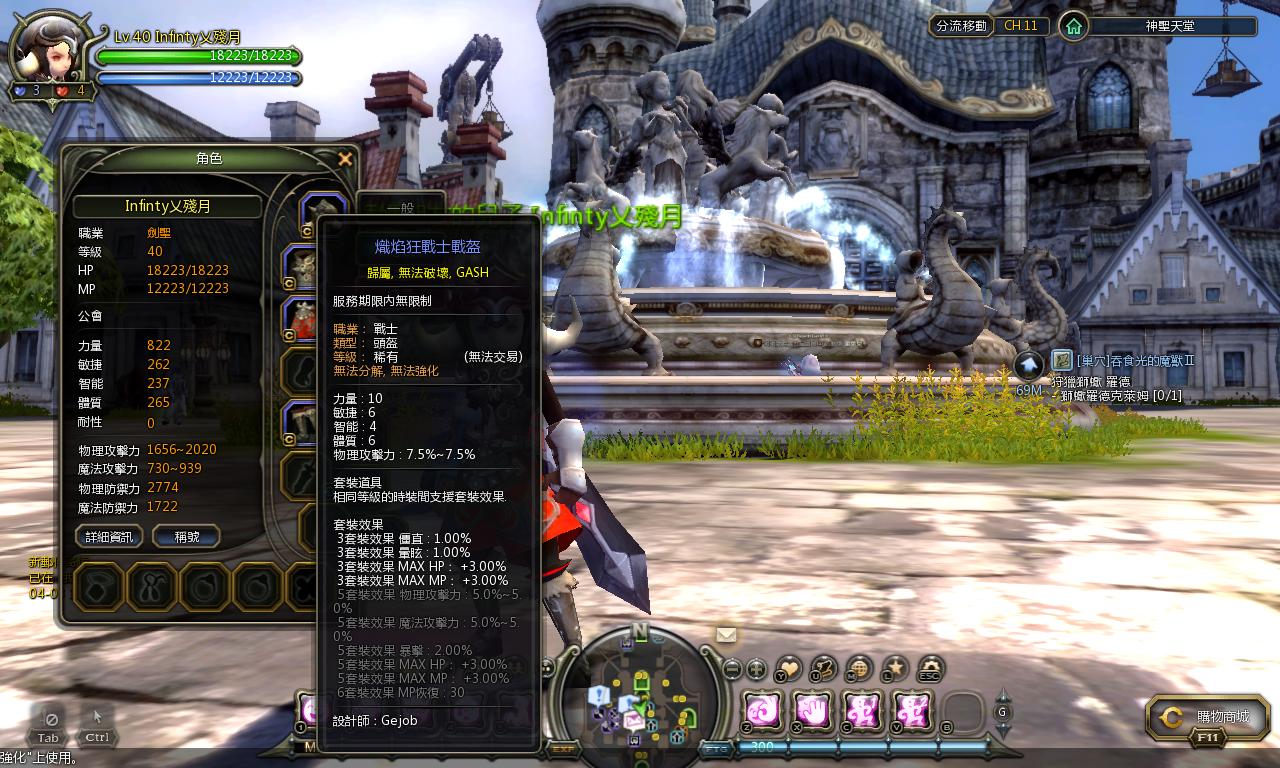Zoom in the minimap with plus button
1280x768 pixels.
[x=757, y=669]
